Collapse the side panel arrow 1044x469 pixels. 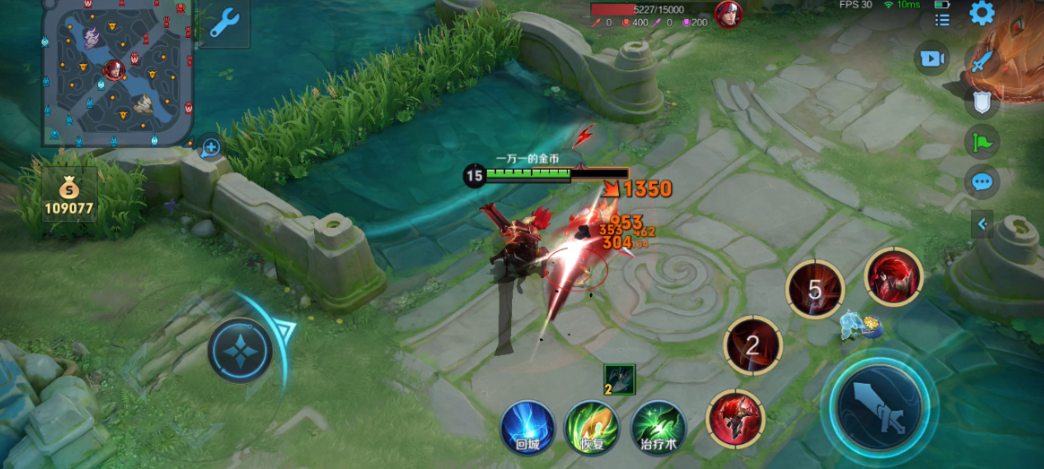[982, 224]
